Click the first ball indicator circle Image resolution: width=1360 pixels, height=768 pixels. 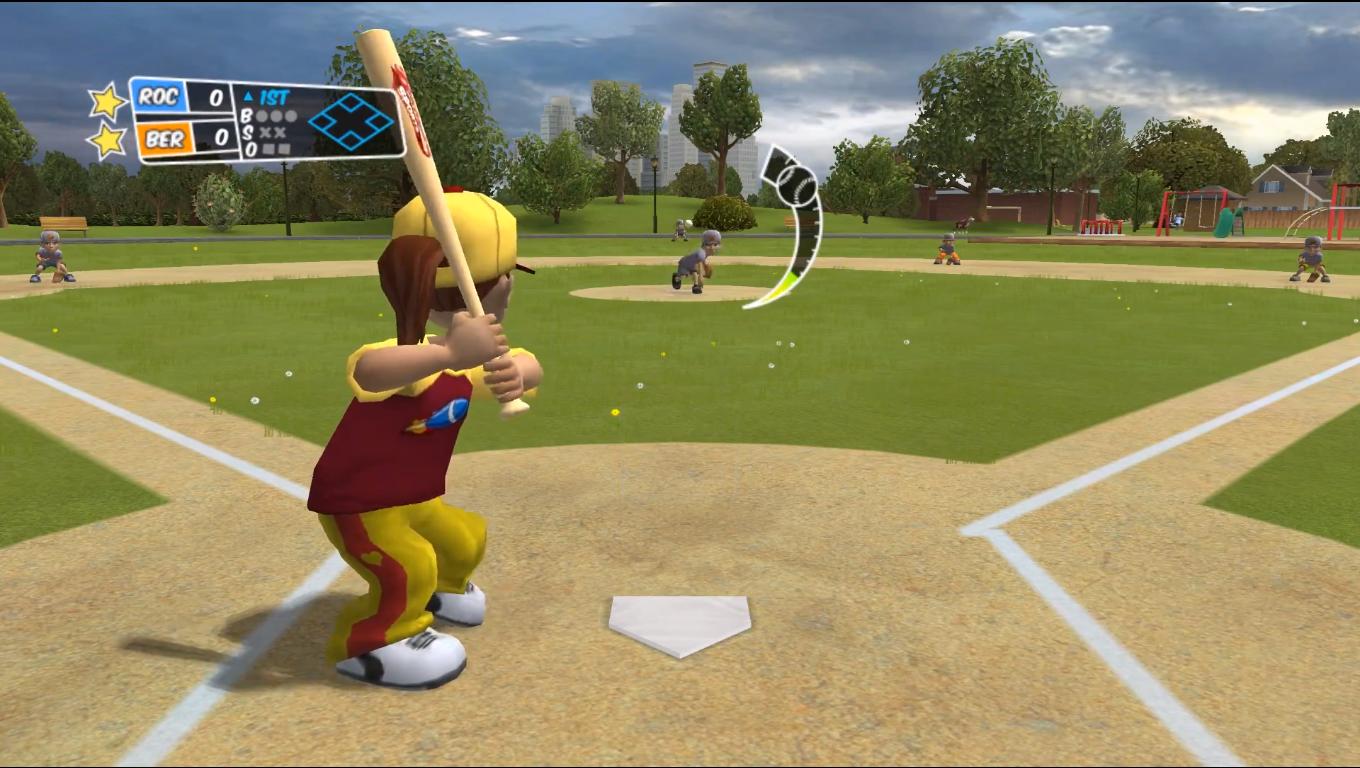260,117
